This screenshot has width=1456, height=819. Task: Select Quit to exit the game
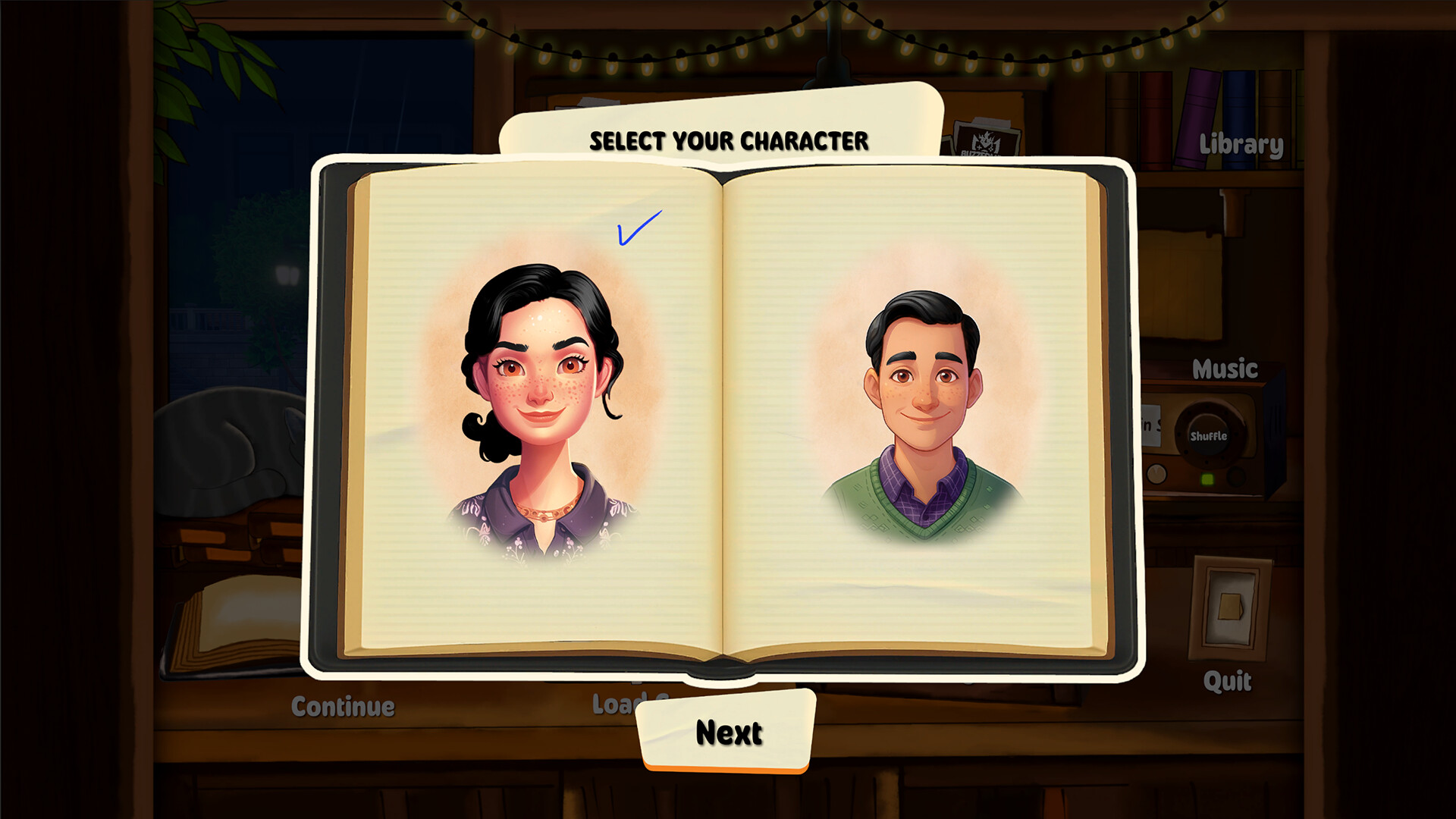pos(1228,681)
